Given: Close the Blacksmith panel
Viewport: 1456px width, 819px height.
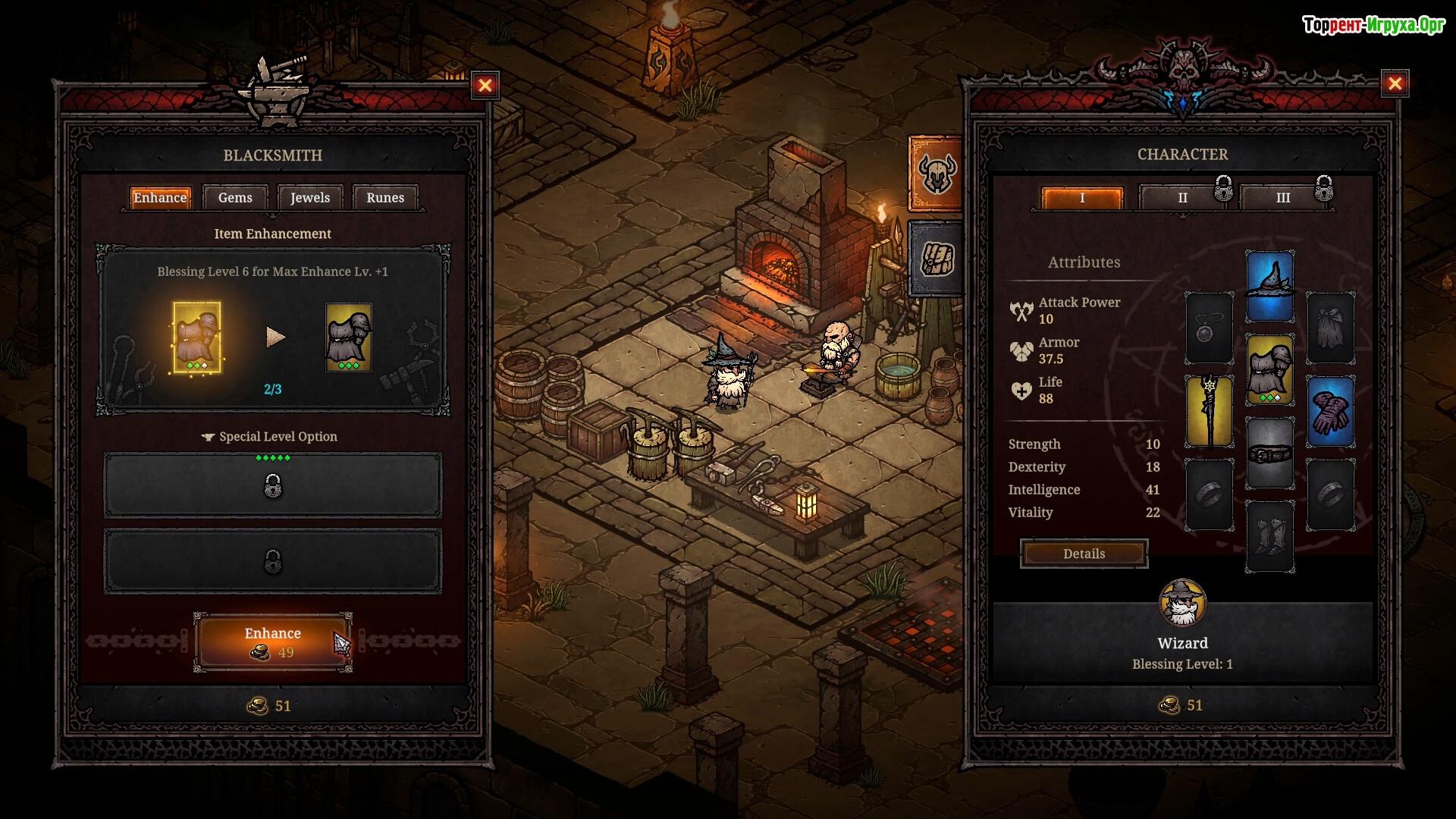Looking at the screenshot, I should point(485,85).
